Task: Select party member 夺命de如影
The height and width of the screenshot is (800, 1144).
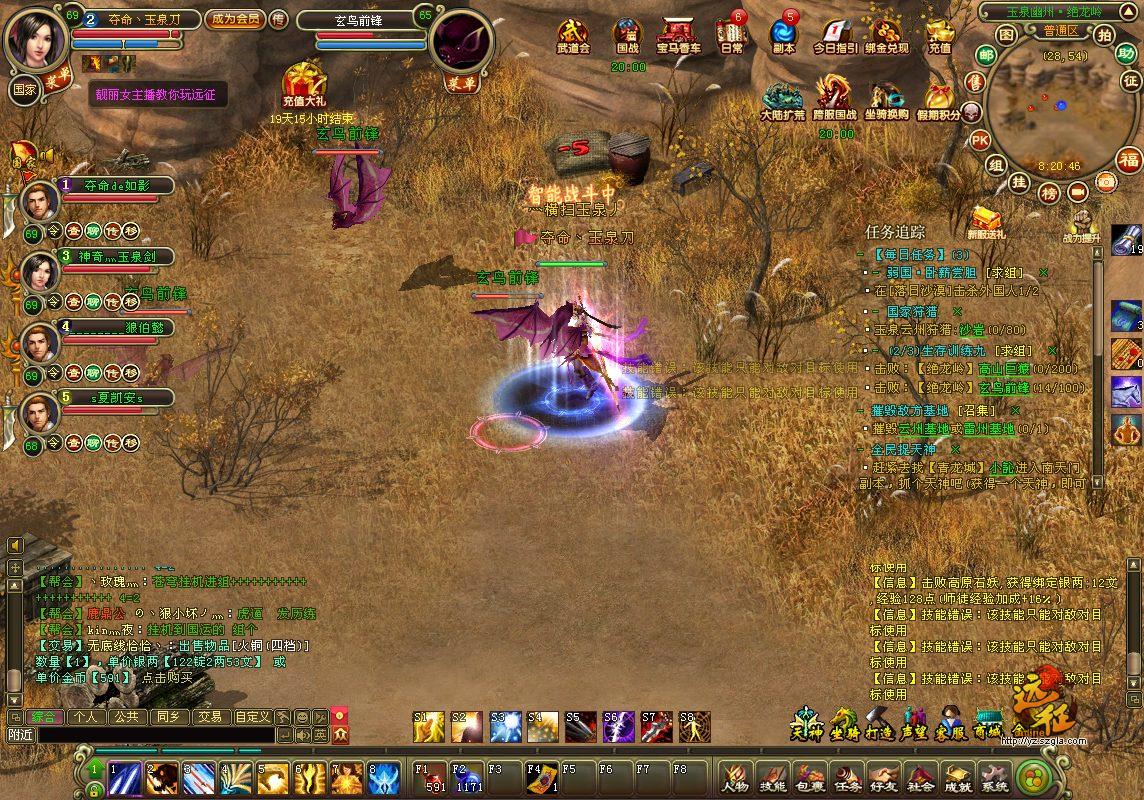Action: click(115, 185)
